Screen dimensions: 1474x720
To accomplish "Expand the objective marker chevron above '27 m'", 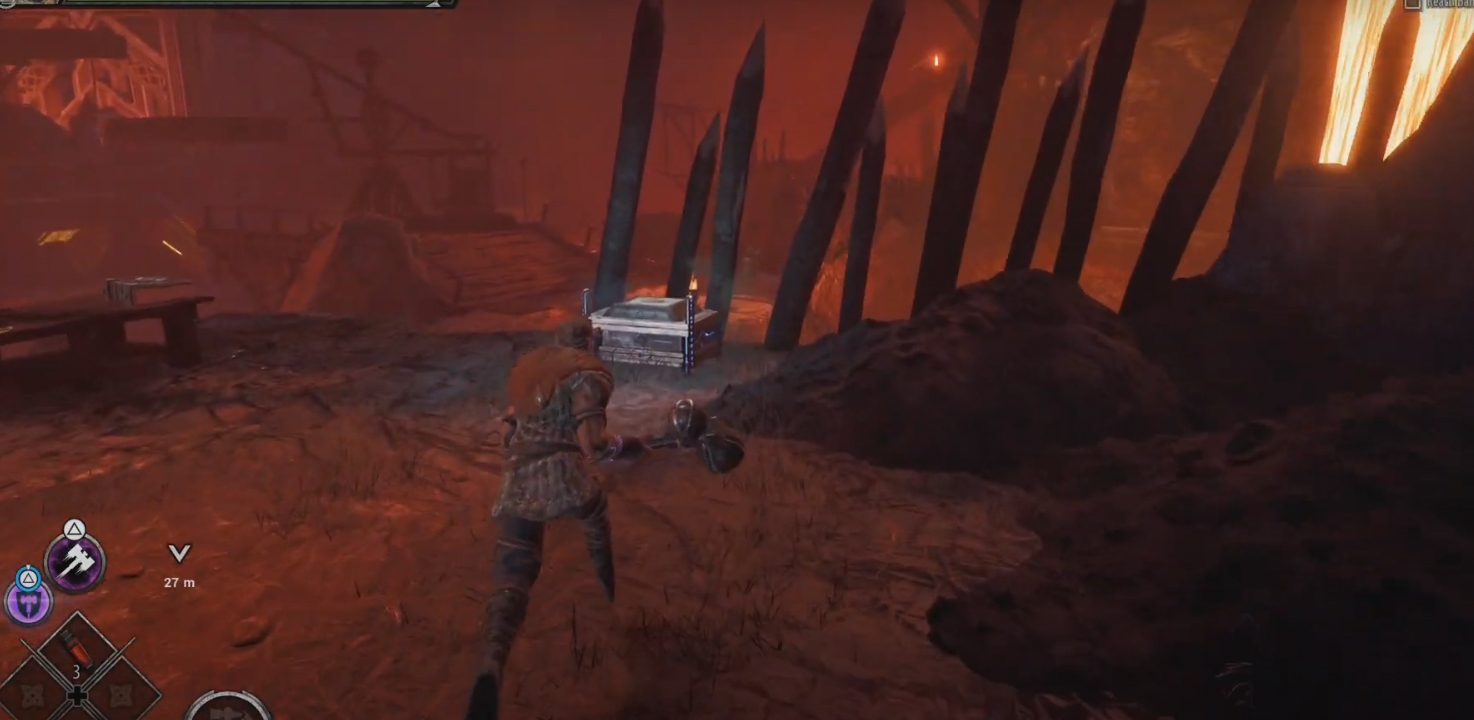I will [x=178, y=553].
